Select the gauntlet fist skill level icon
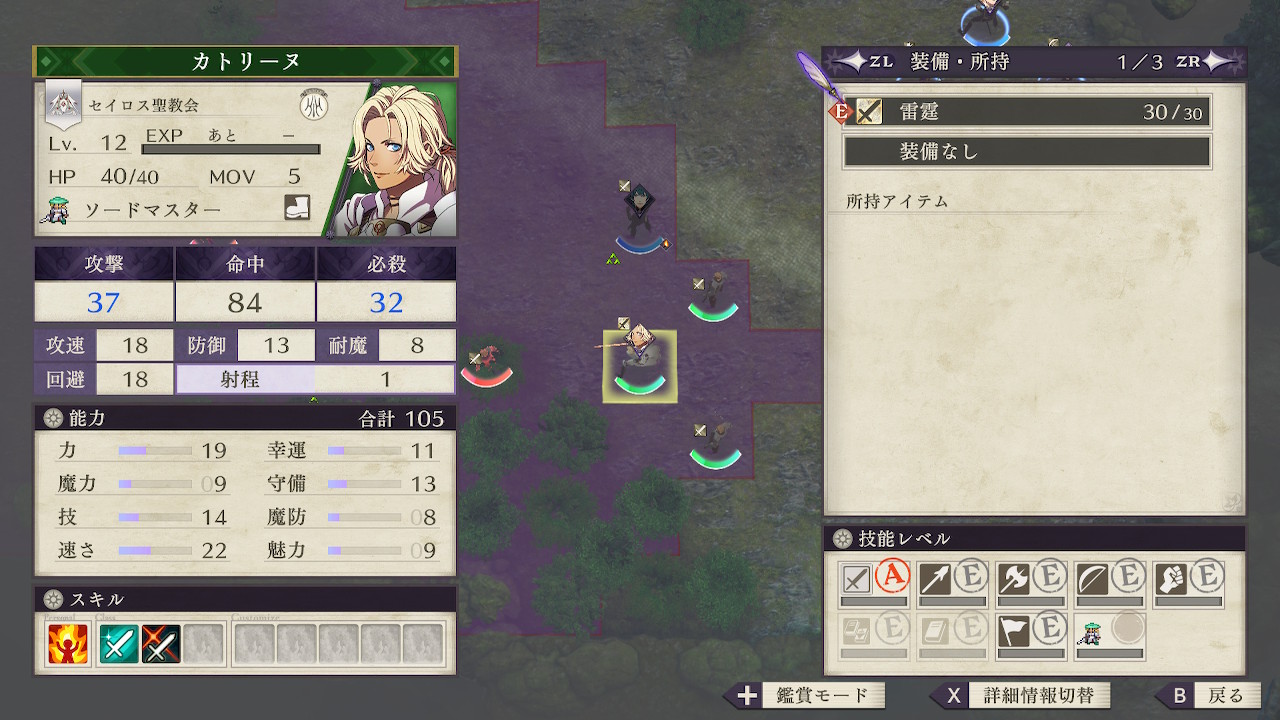 point(1172,579)
